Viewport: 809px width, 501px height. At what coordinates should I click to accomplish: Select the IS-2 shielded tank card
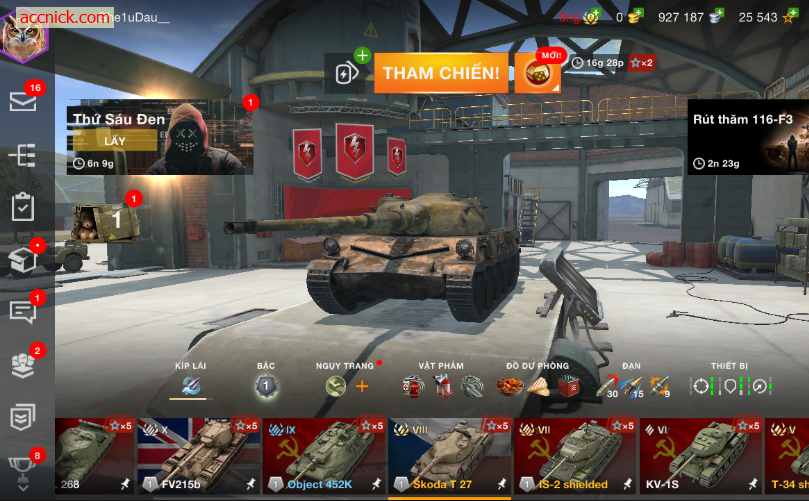(x=575, y=457)
